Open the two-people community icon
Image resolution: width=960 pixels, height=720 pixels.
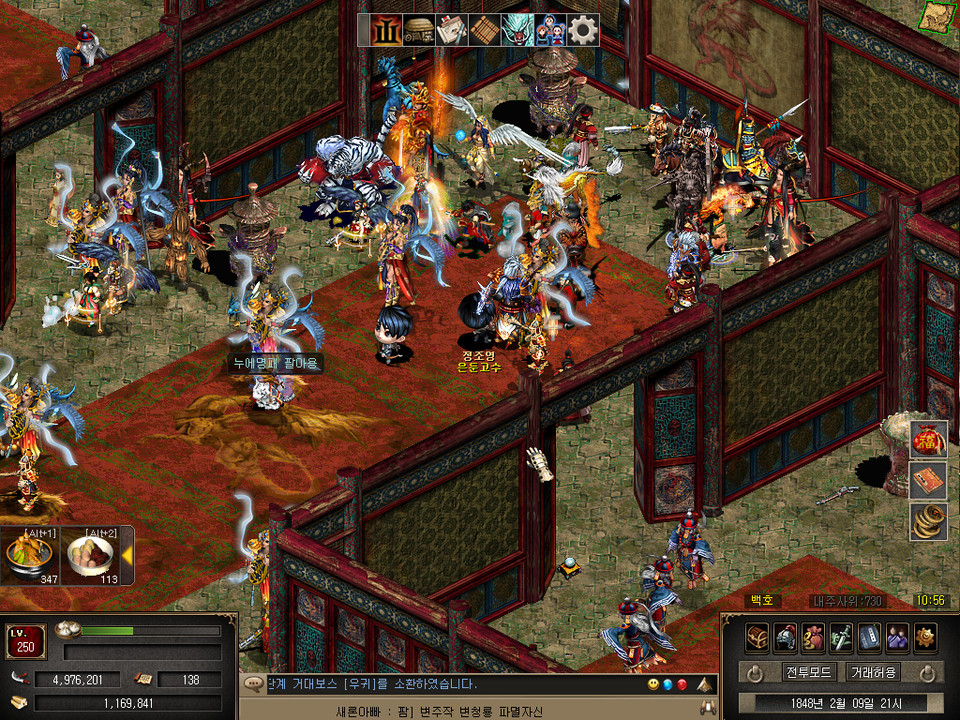(x=897, y=636)
